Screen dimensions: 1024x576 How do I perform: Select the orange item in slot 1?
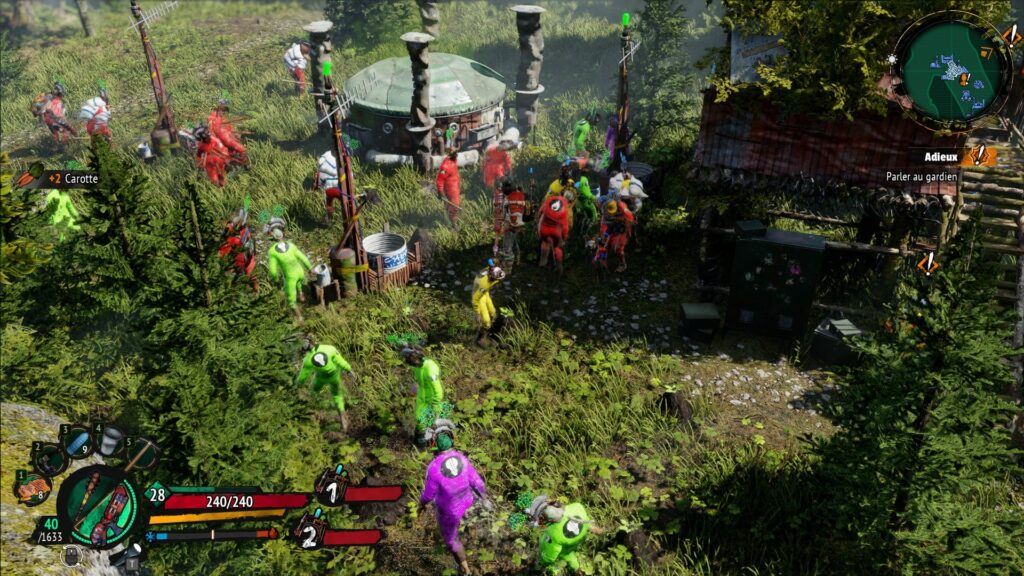33,487
